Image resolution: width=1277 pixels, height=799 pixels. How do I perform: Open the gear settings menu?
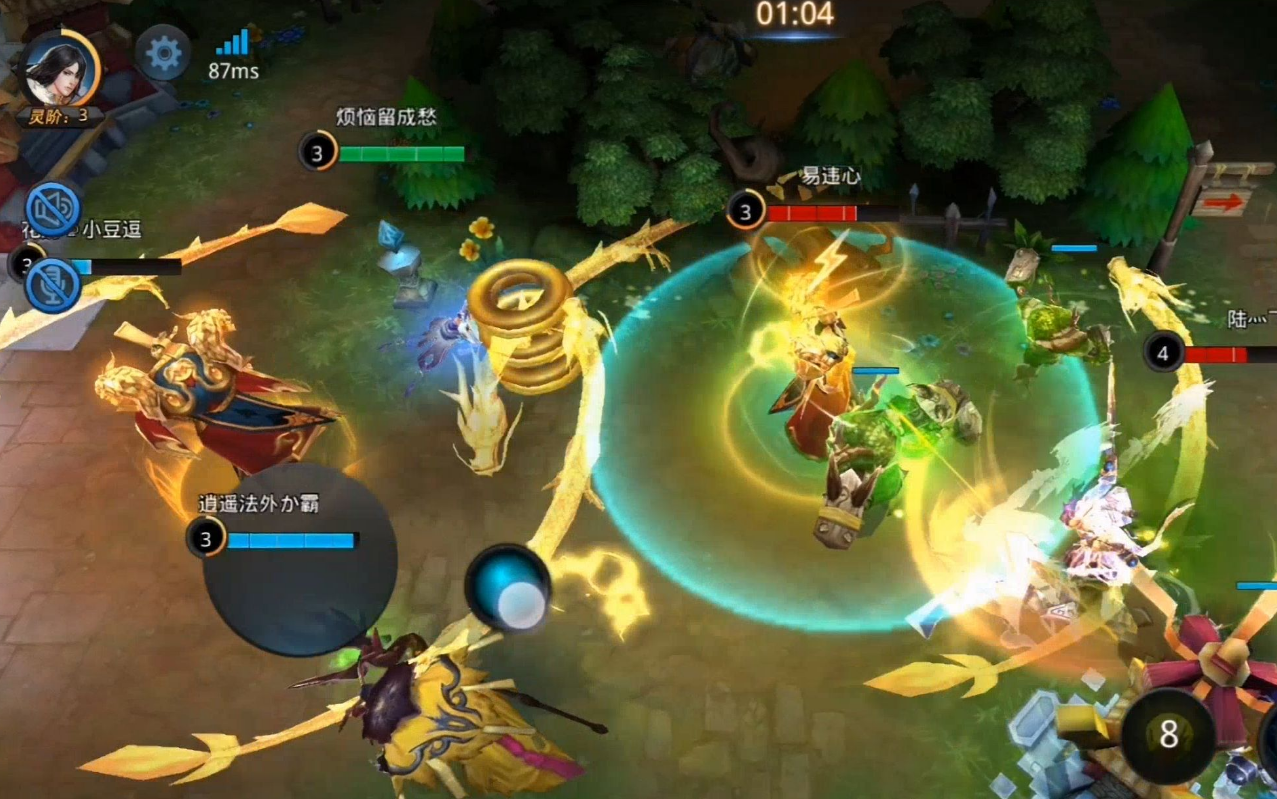point(163,53)
